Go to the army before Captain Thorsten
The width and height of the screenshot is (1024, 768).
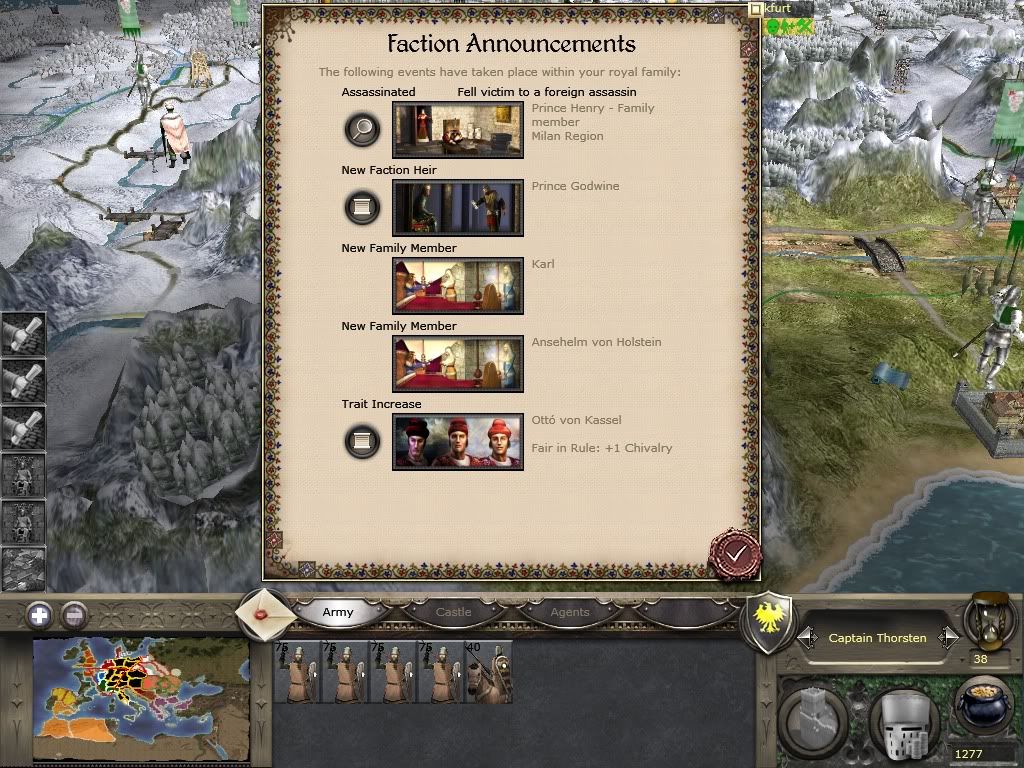coord(807,638)
